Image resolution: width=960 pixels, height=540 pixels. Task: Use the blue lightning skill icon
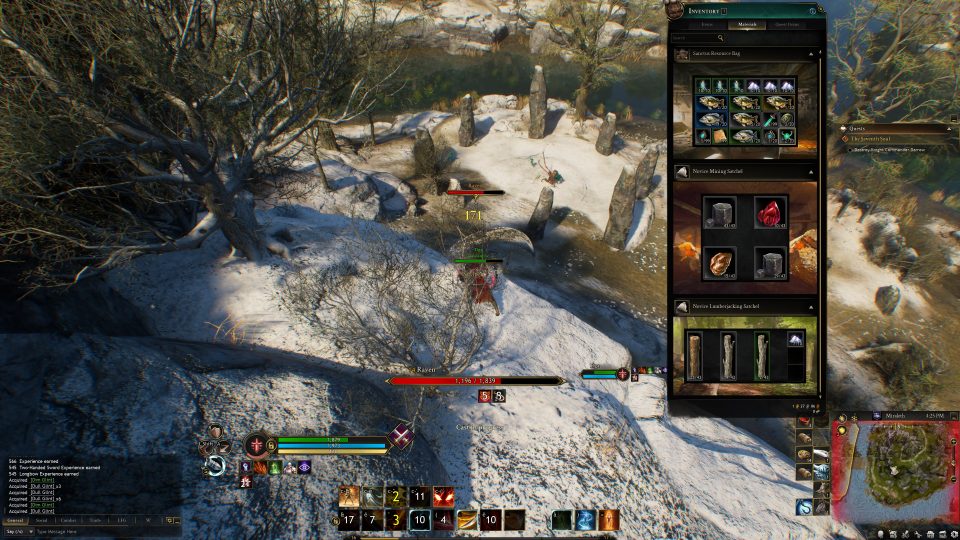pyautogui.click(x=585, y=520)
